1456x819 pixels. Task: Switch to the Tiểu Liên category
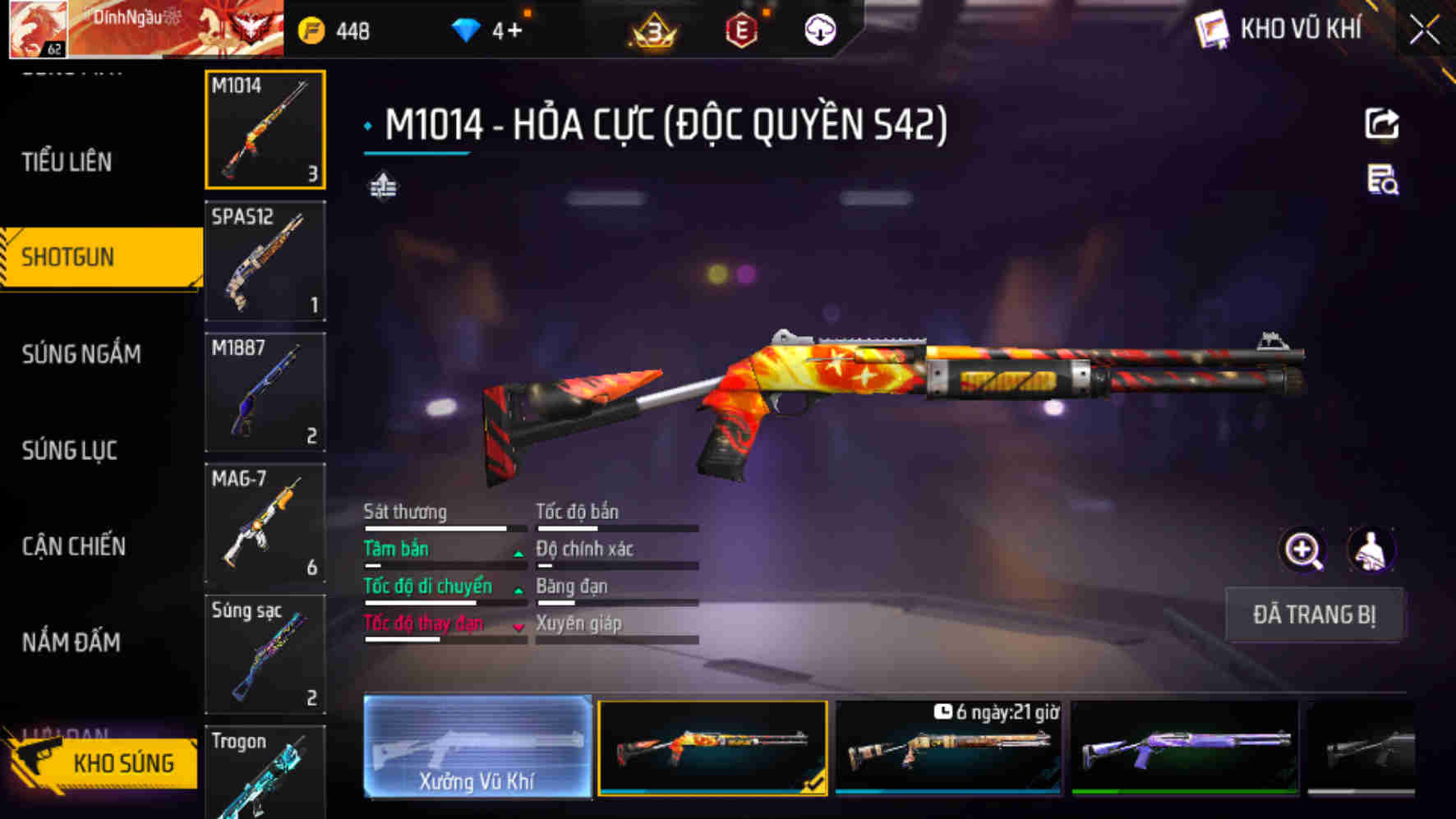(67, 162)
